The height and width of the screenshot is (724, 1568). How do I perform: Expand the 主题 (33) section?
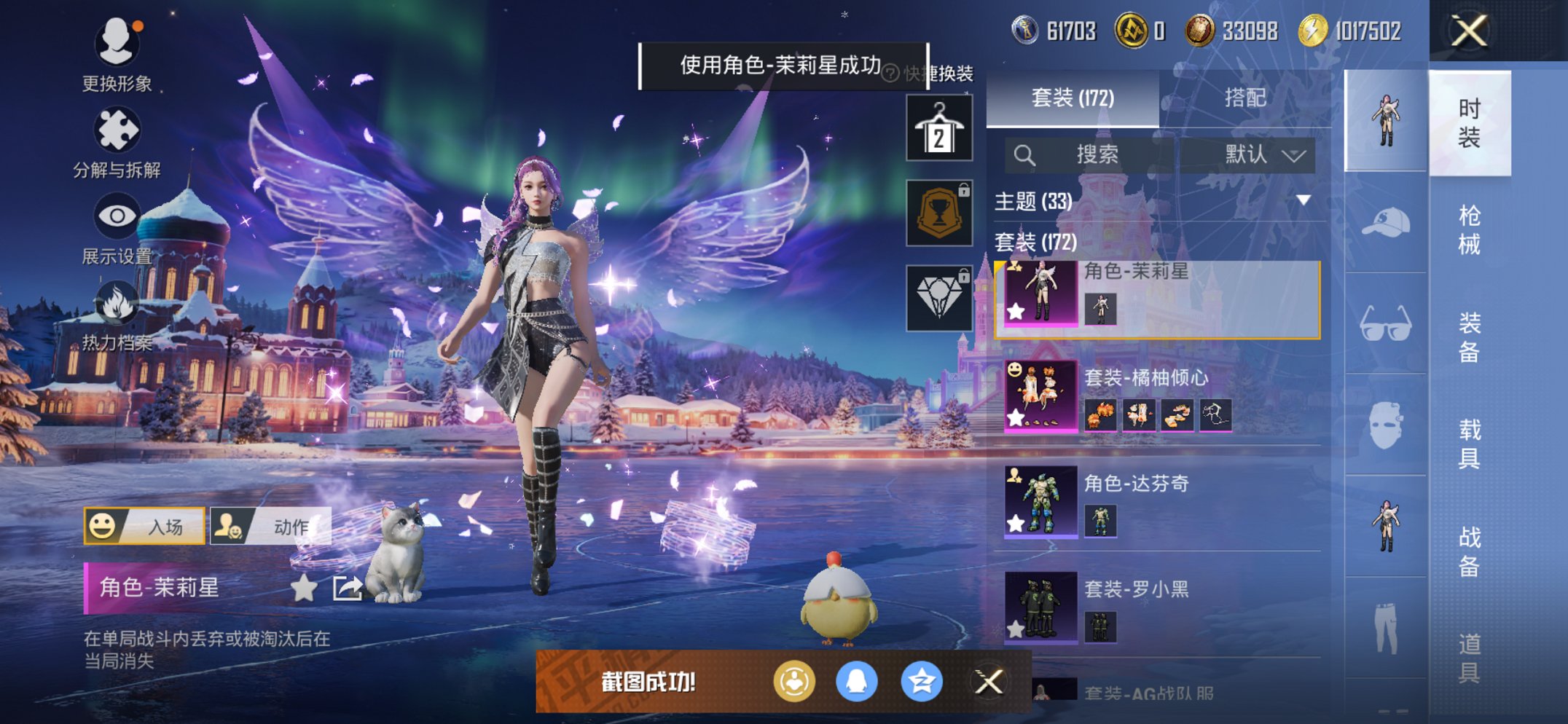[1303, 200]
